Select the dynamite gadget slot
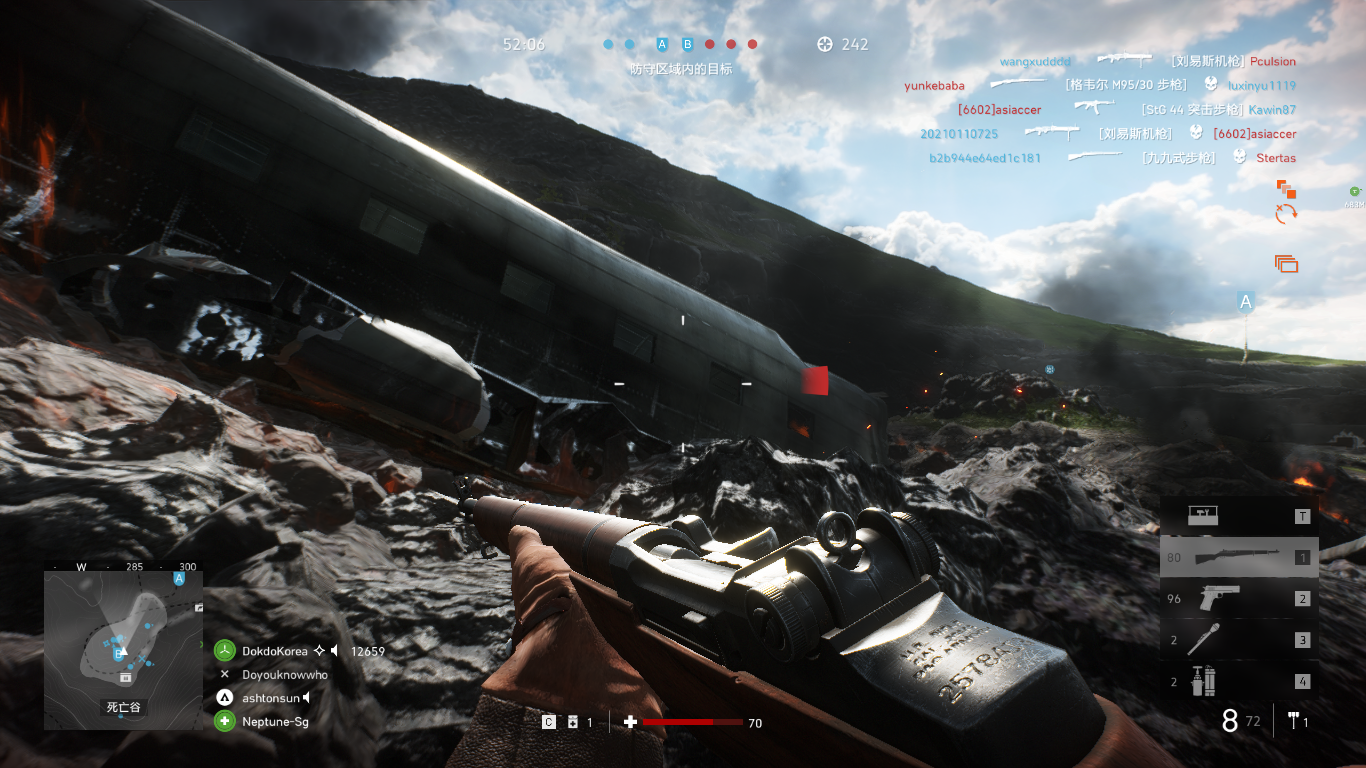1366x768 pixels. point(1238,682)
